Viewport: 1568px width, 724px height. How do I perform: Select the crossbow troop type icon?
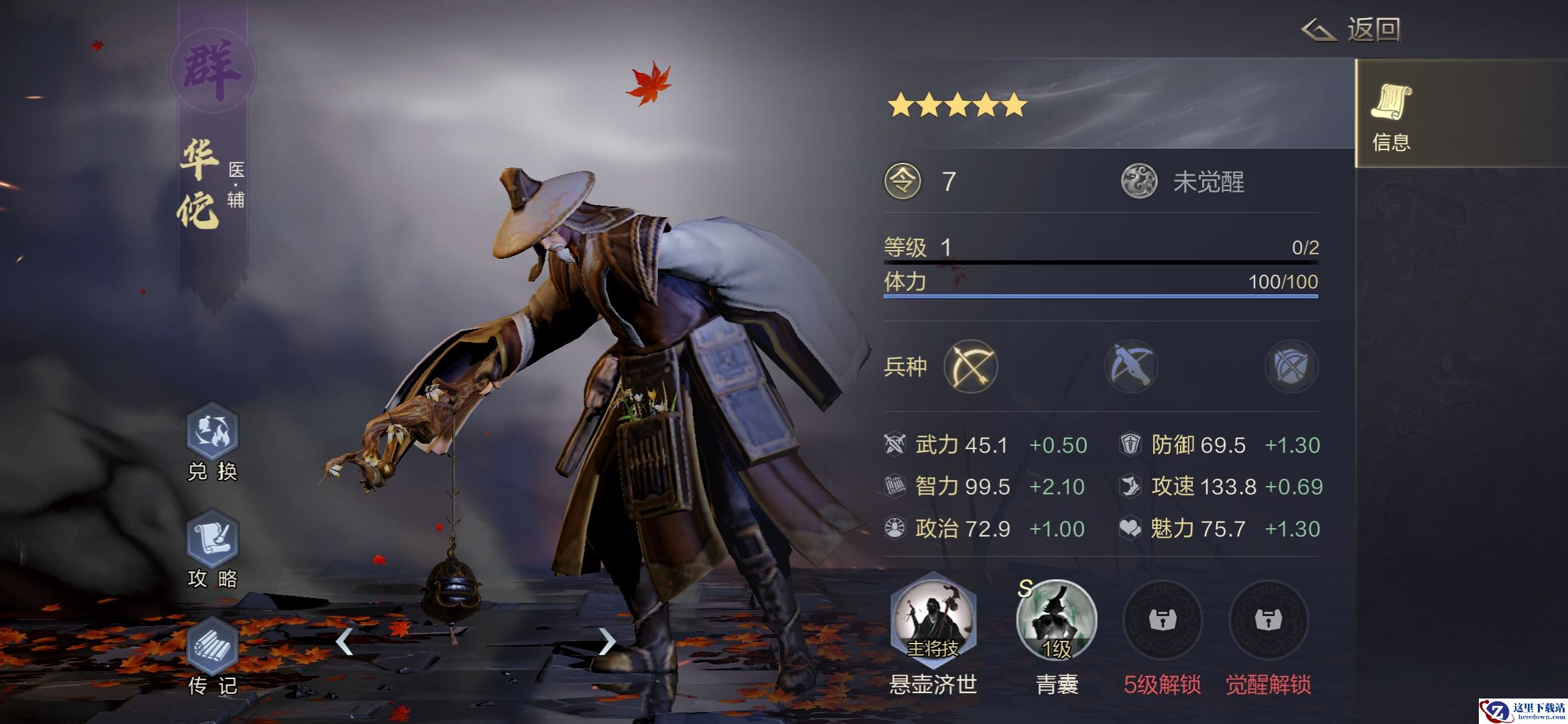point(1131,366)
